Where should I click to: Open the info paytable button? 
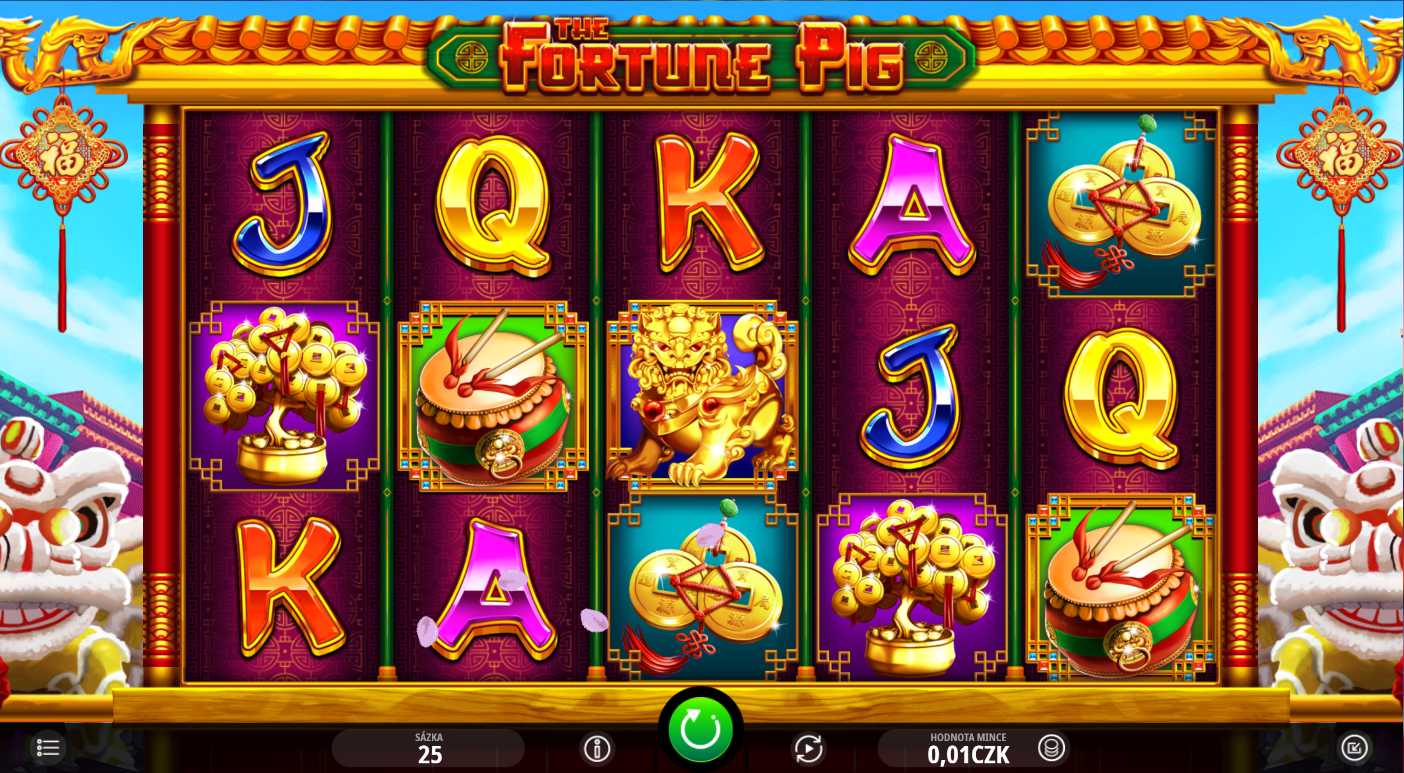[597, 748]
